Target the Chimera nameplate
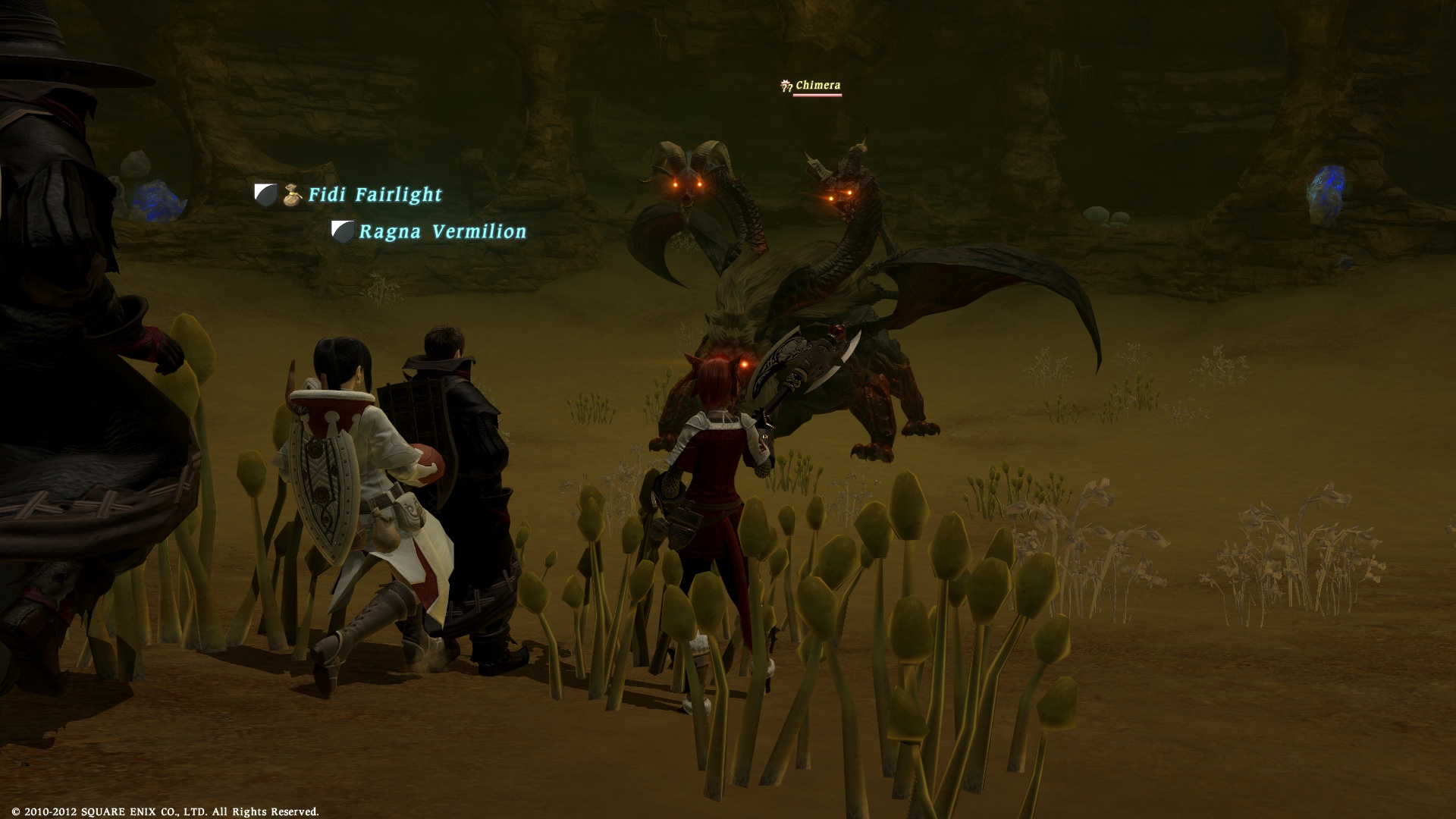 [817, 86]
